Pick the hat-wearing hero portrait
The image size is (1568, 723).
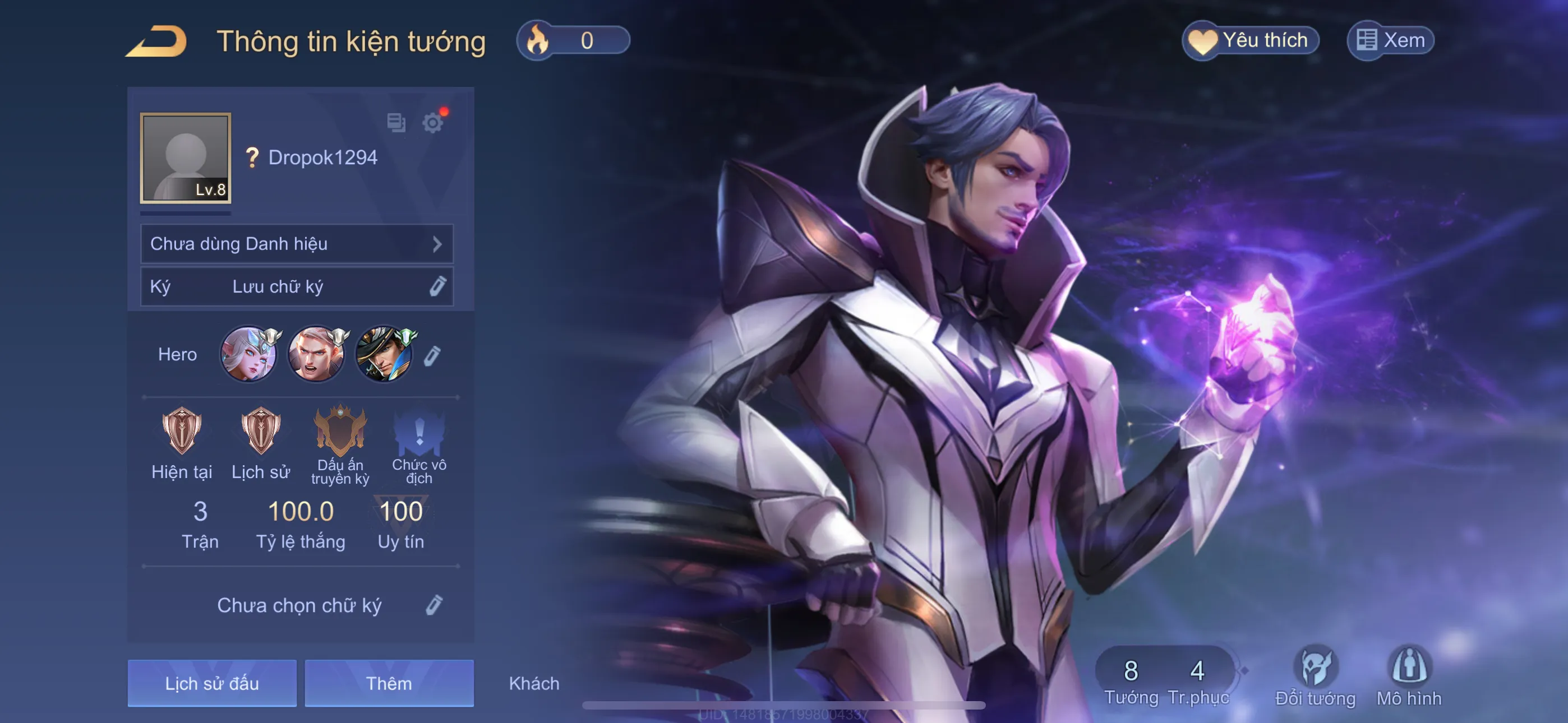tap(384, 354)
